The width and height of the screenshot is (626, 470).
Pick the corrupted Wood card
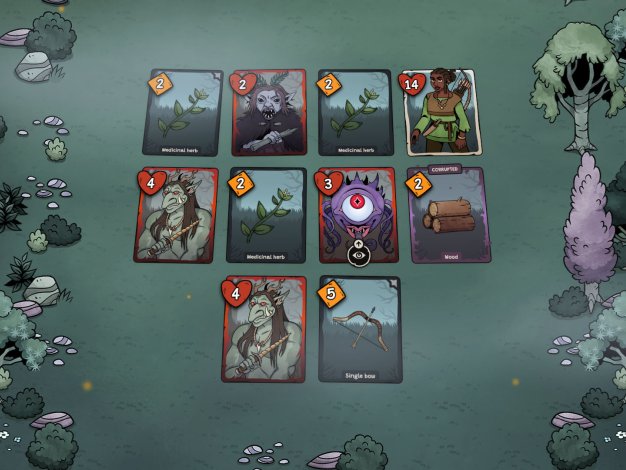click(448, 215)
